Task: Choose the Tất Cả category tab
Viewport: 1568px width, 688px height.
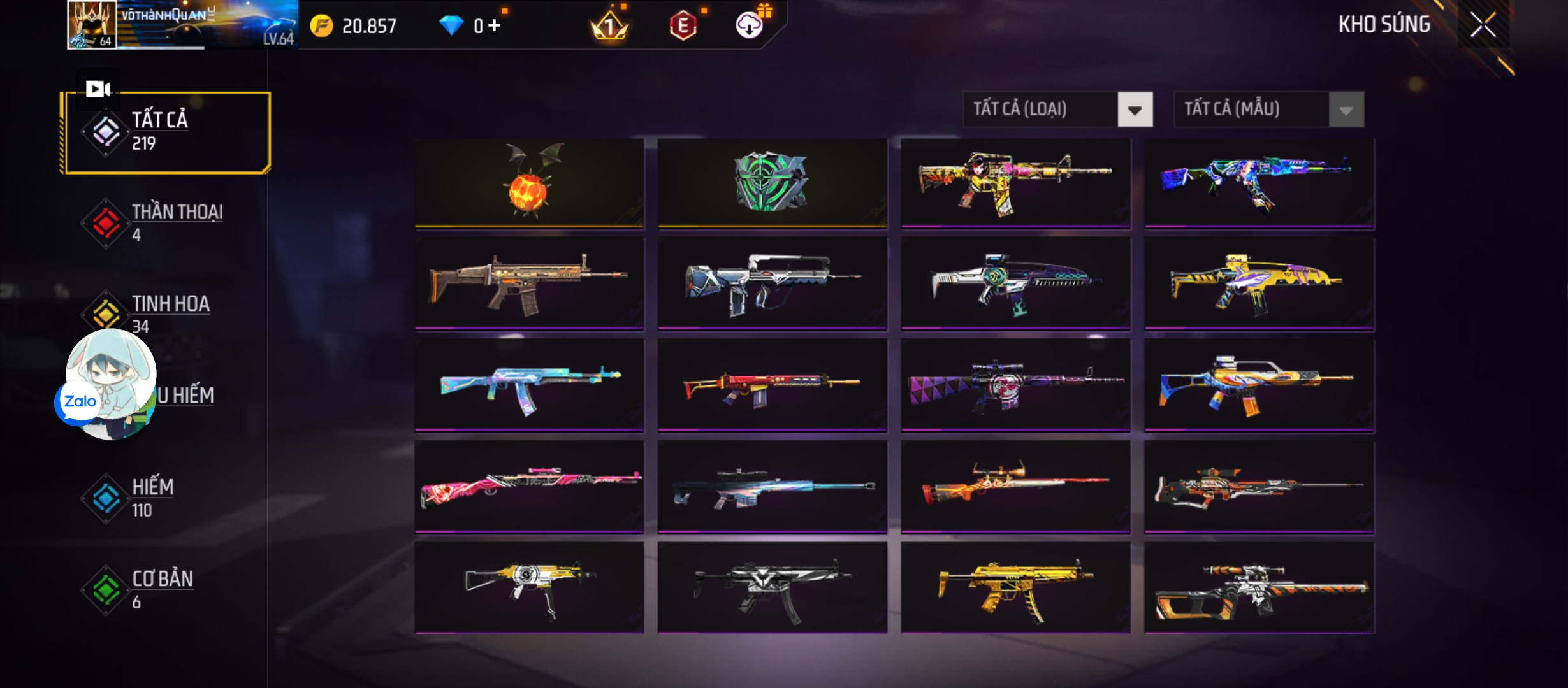Action: click(166, 132)
